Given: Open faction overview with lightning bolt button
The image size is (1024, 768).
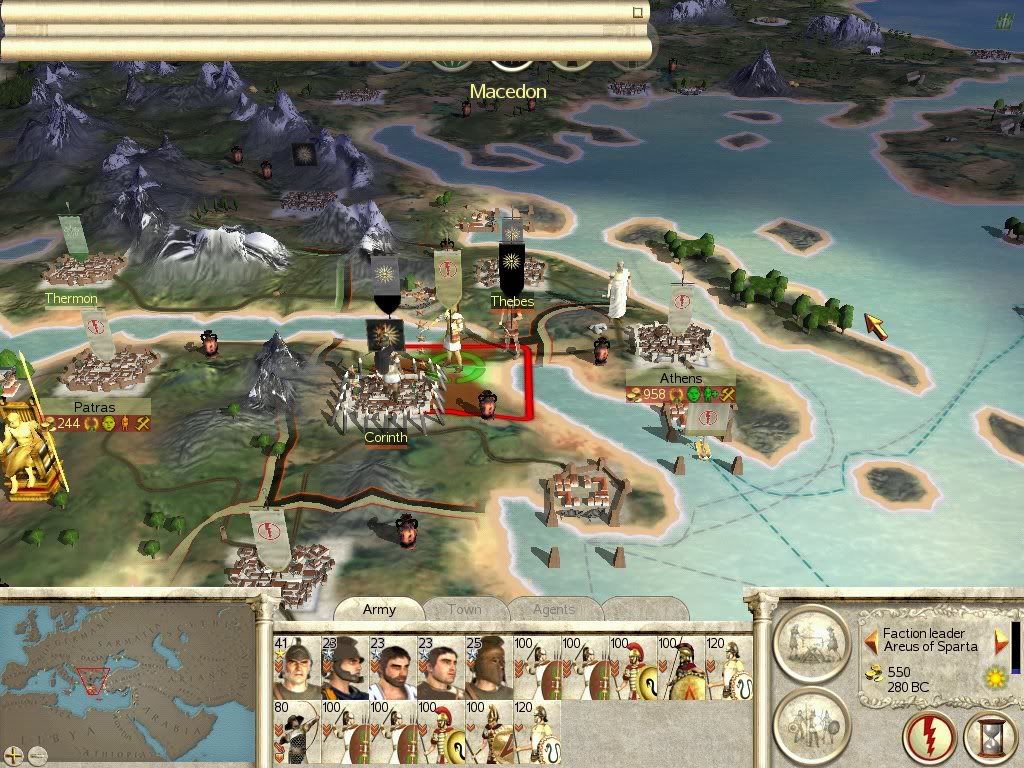Looking at the screenshot, I should click(x=928, y=739).
